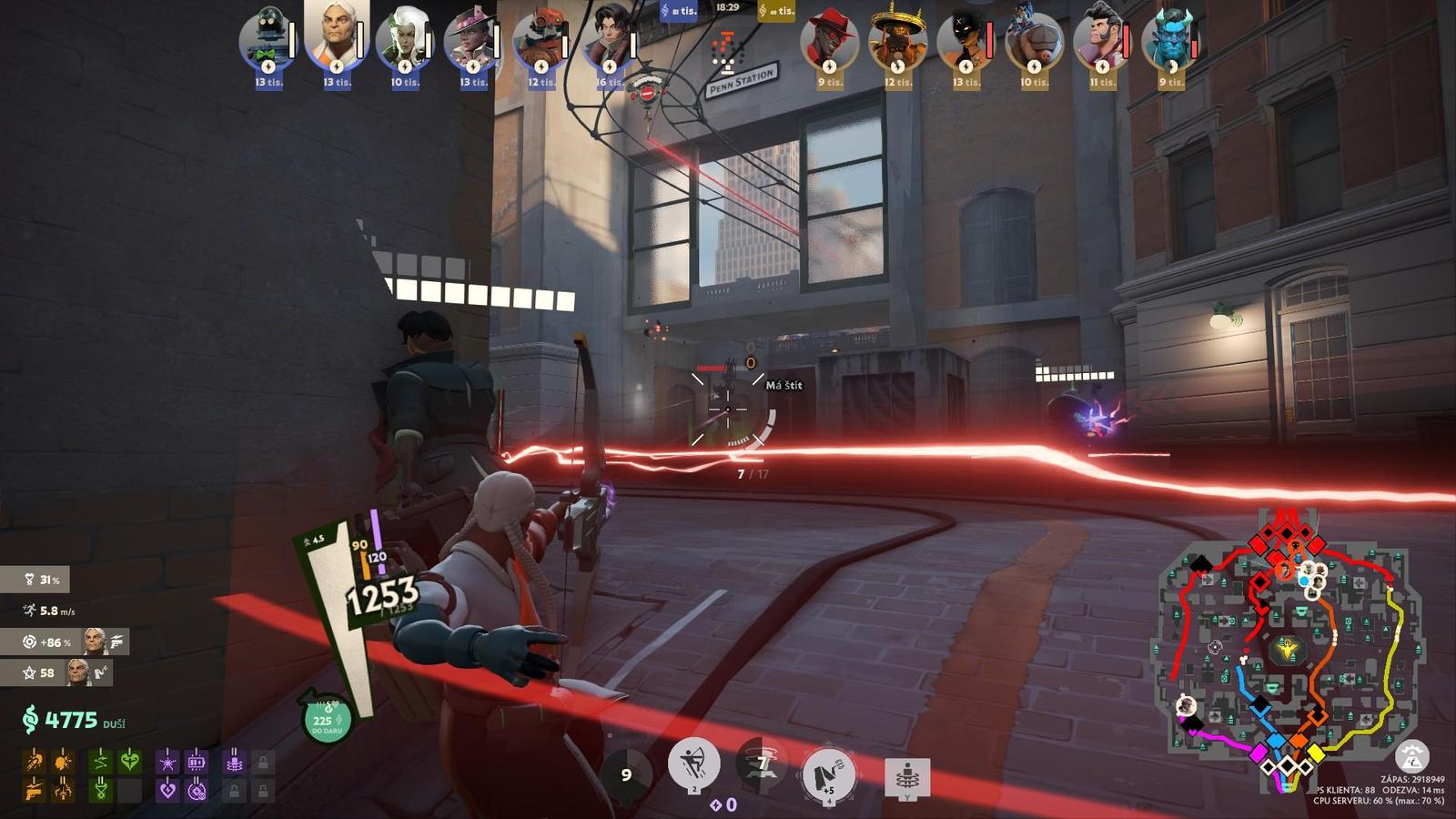1456x819 pixels.
Task: Use the whirlwind ability on cooldown
Action: (x=761, y=766)
